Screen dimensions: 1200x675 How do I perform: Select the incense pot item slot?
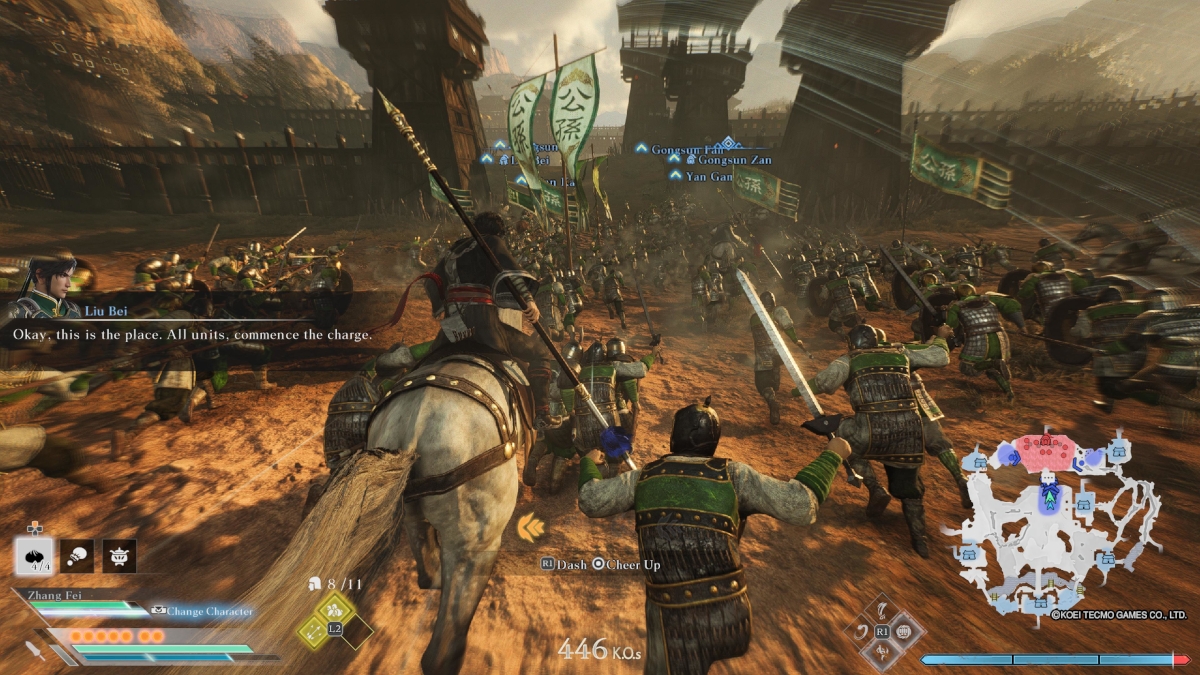119,556
